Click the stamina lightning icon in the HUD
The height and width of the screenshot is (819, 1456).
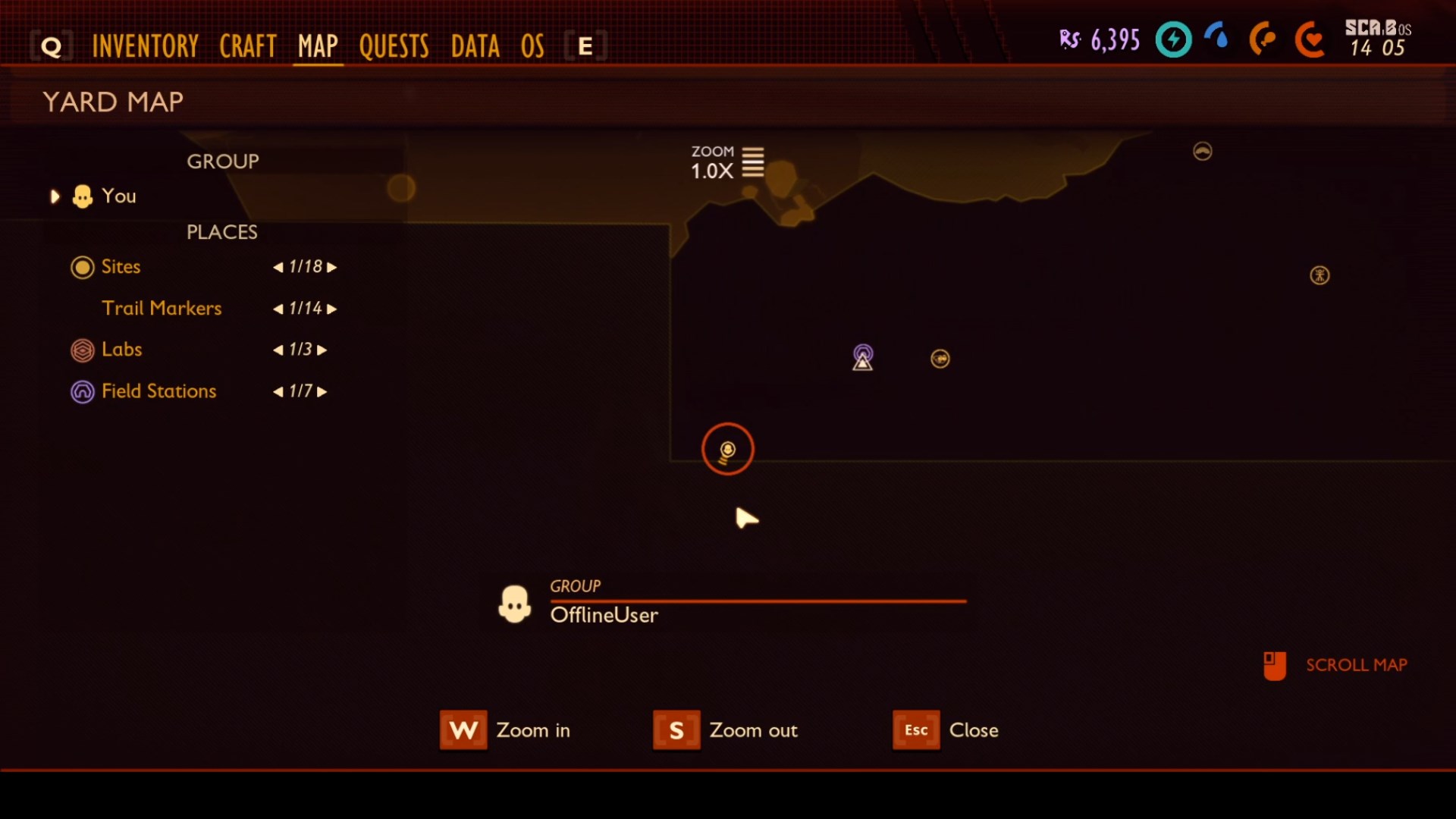1172,39
